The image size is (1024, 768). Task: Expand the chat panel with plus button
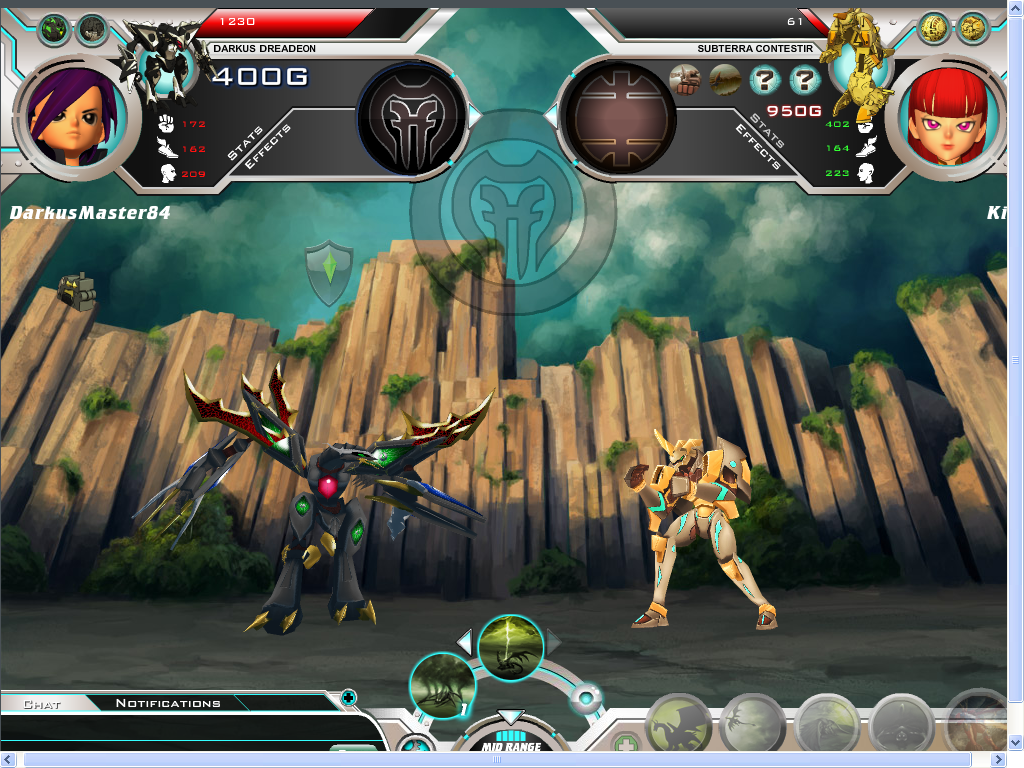tap(348, 697)
